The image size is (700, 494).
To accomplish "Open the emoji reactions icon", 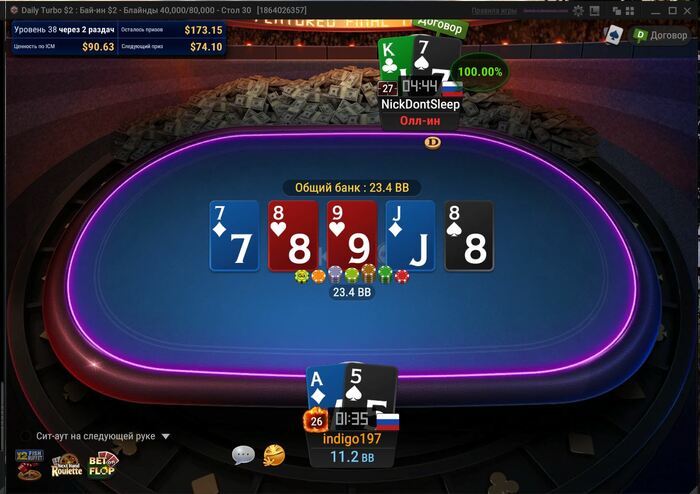I will 273,455.
